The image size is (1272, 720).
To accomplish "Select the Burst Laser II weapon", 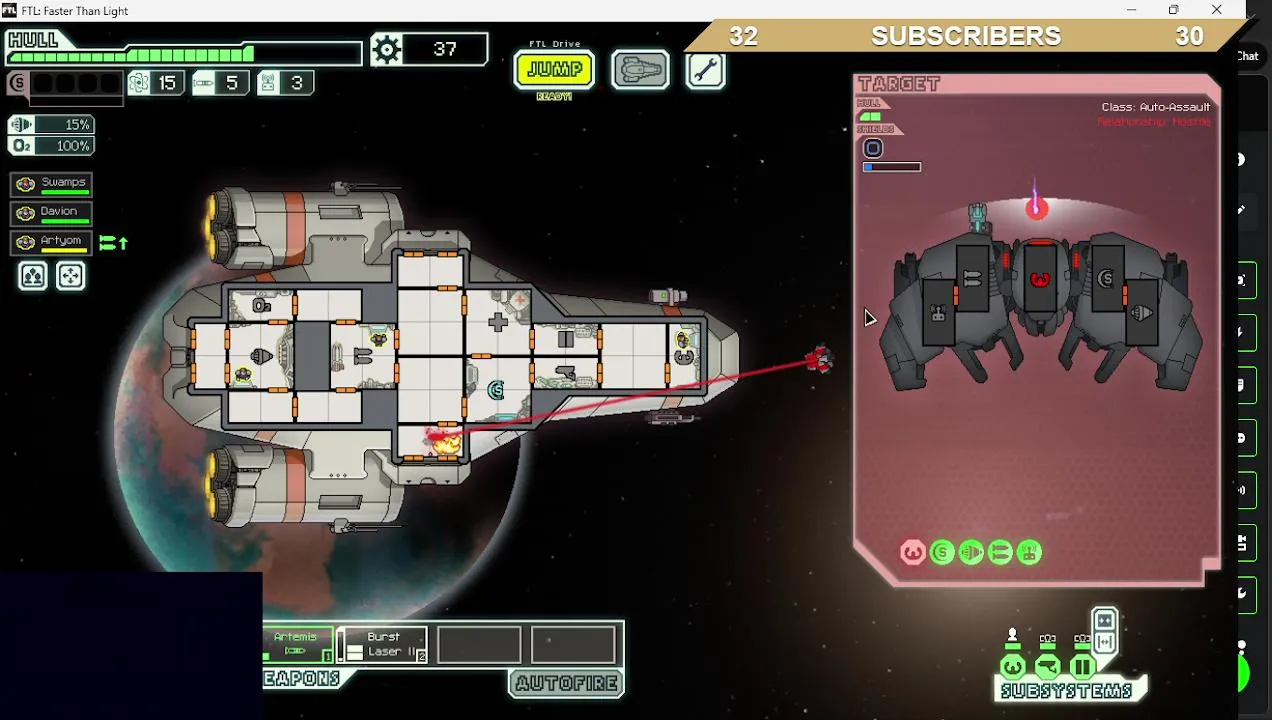I will point(384,644).
